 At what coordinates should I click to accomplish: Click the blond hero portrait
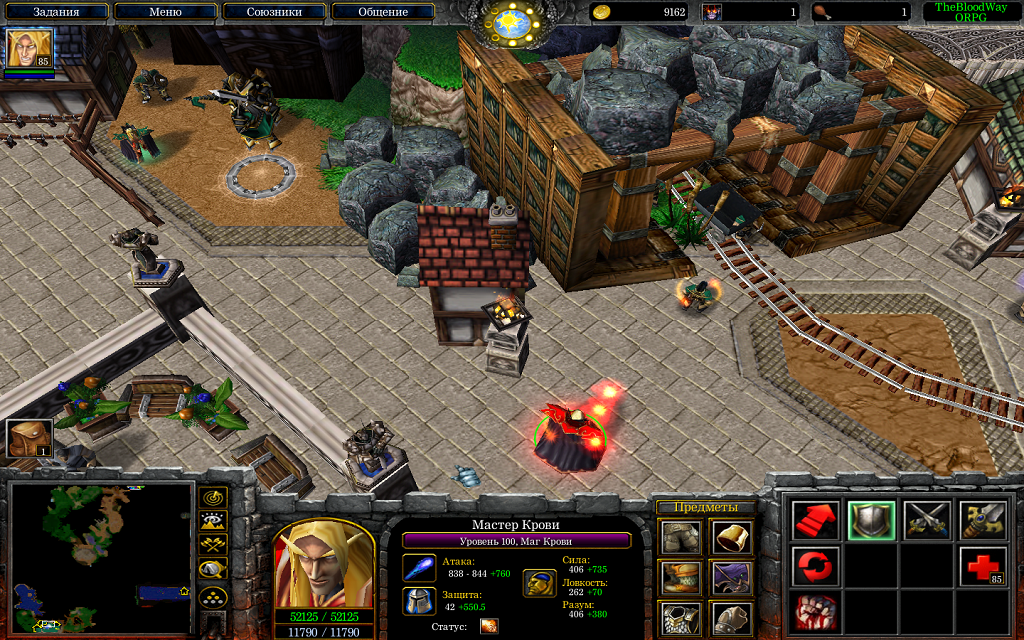coord(322,564)
